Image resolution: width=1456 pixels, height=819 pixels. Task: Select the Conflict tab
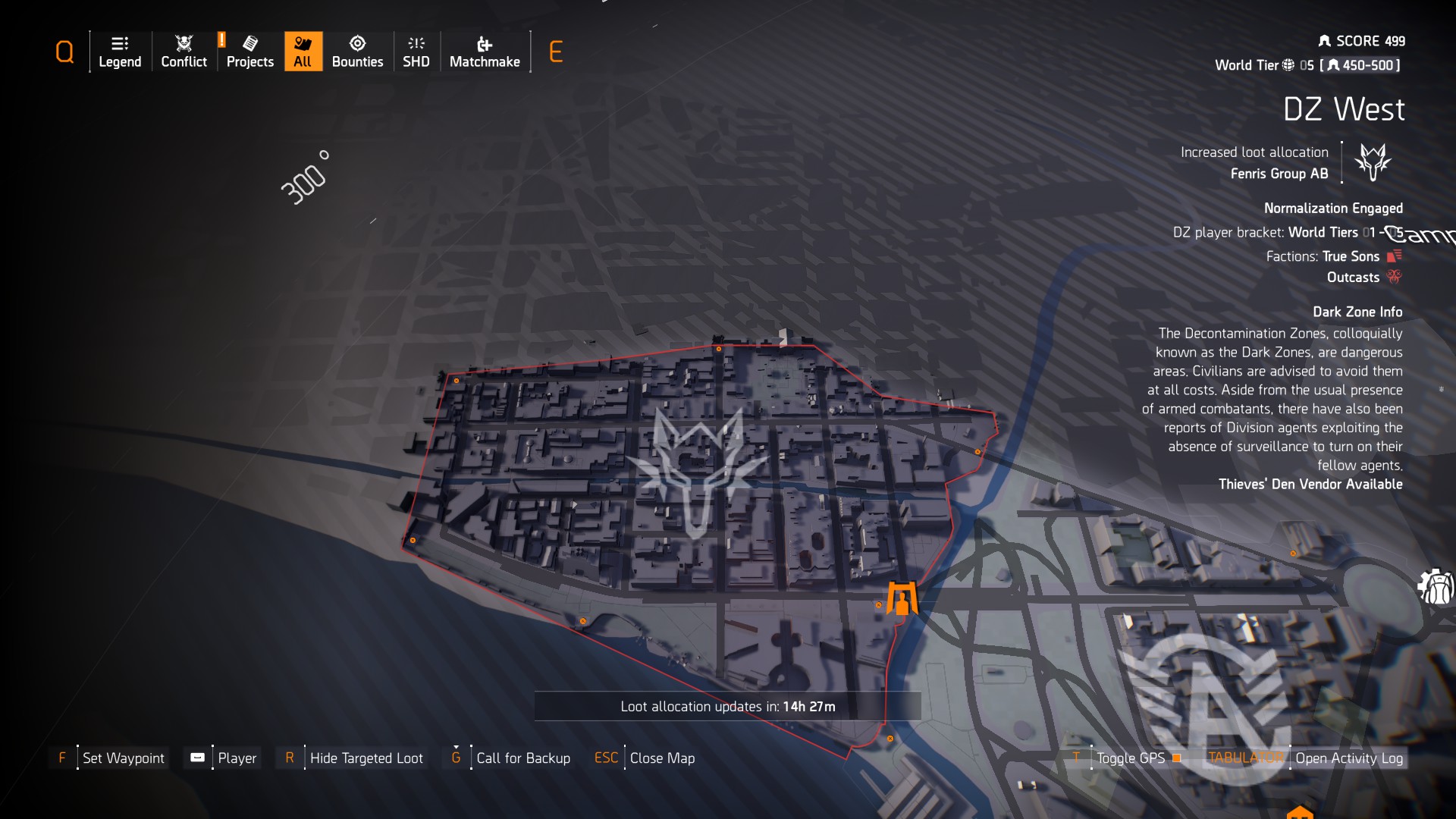pyautogui.click(x=183, y=43)
